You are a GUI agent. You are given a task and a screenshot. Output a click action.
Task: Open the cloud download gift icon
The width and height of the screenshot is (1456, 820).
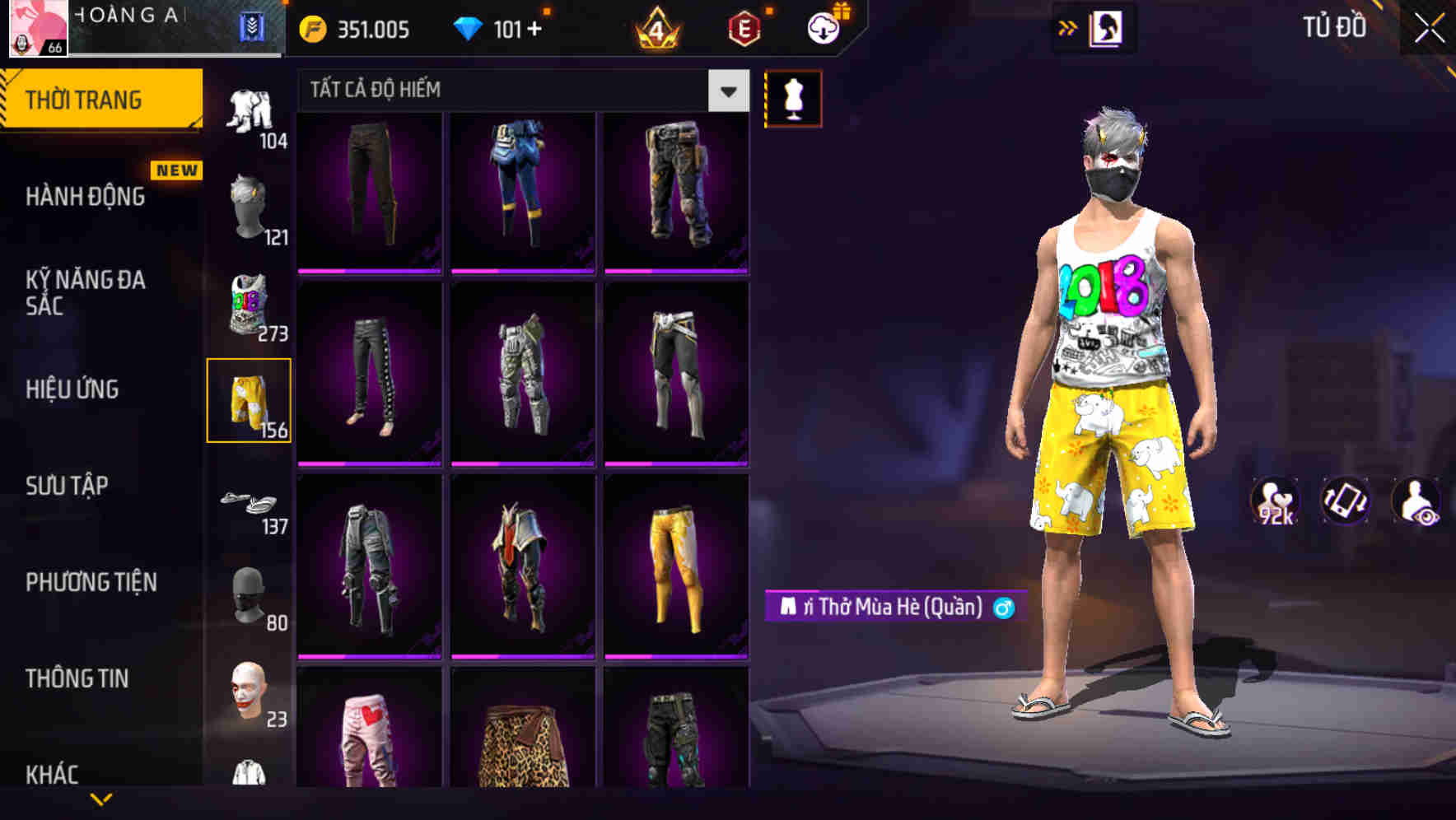point(825,27)
